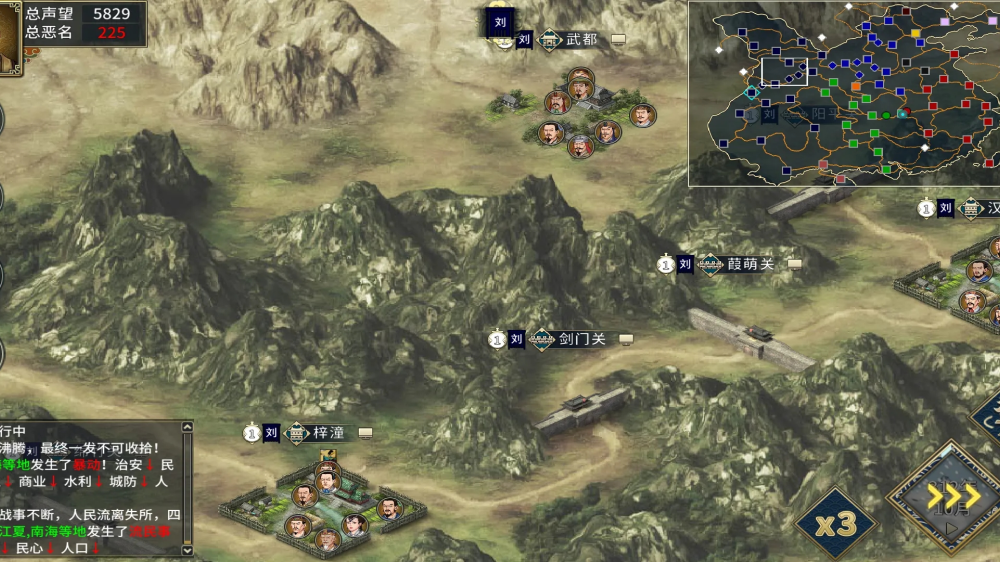Click the x3 game speed button
Image resolution: width=1000 pixels, height=562 pixels.
(x=835, y=523)
